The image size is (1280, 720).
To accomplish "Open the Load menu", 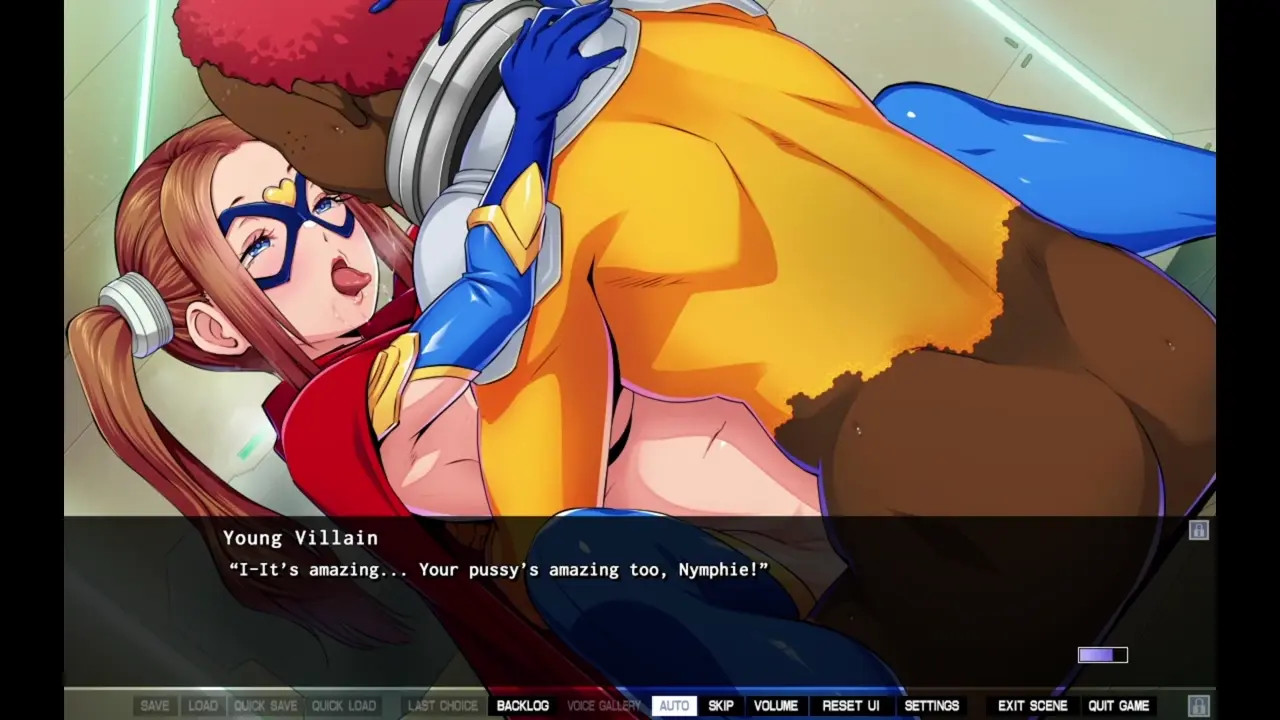I will coord(203,706).
